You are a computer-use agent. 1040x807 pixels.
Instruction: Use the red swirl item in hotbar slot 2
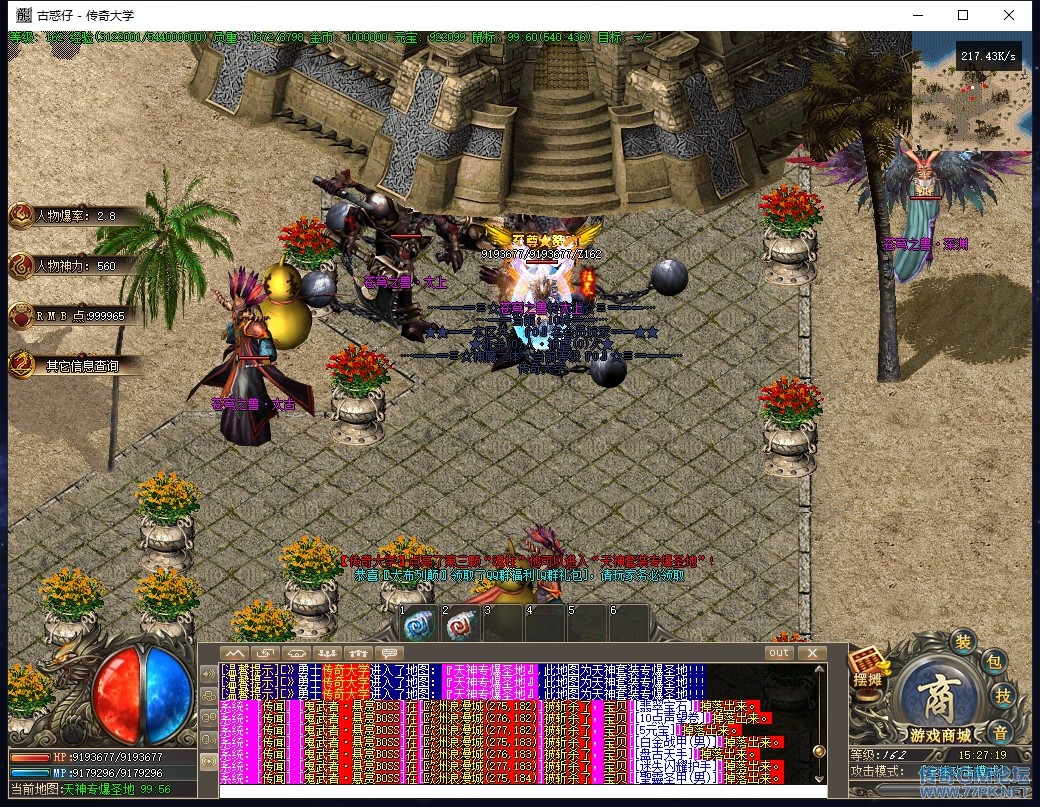(460, 626)
